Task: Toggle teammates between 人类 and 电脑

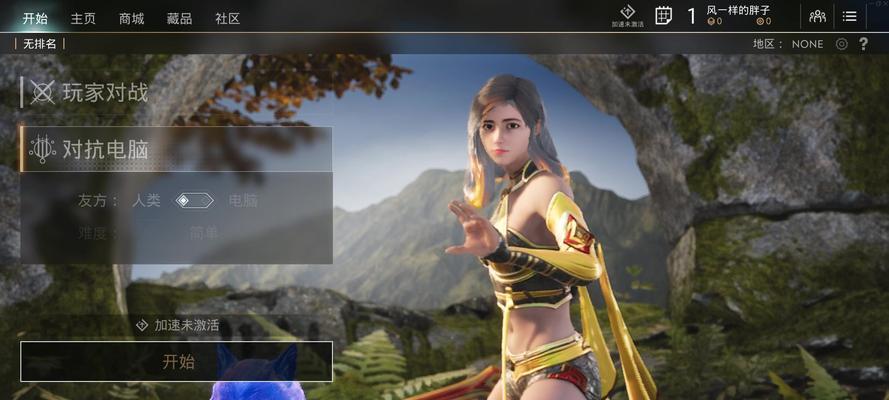Action: (195, 201)
